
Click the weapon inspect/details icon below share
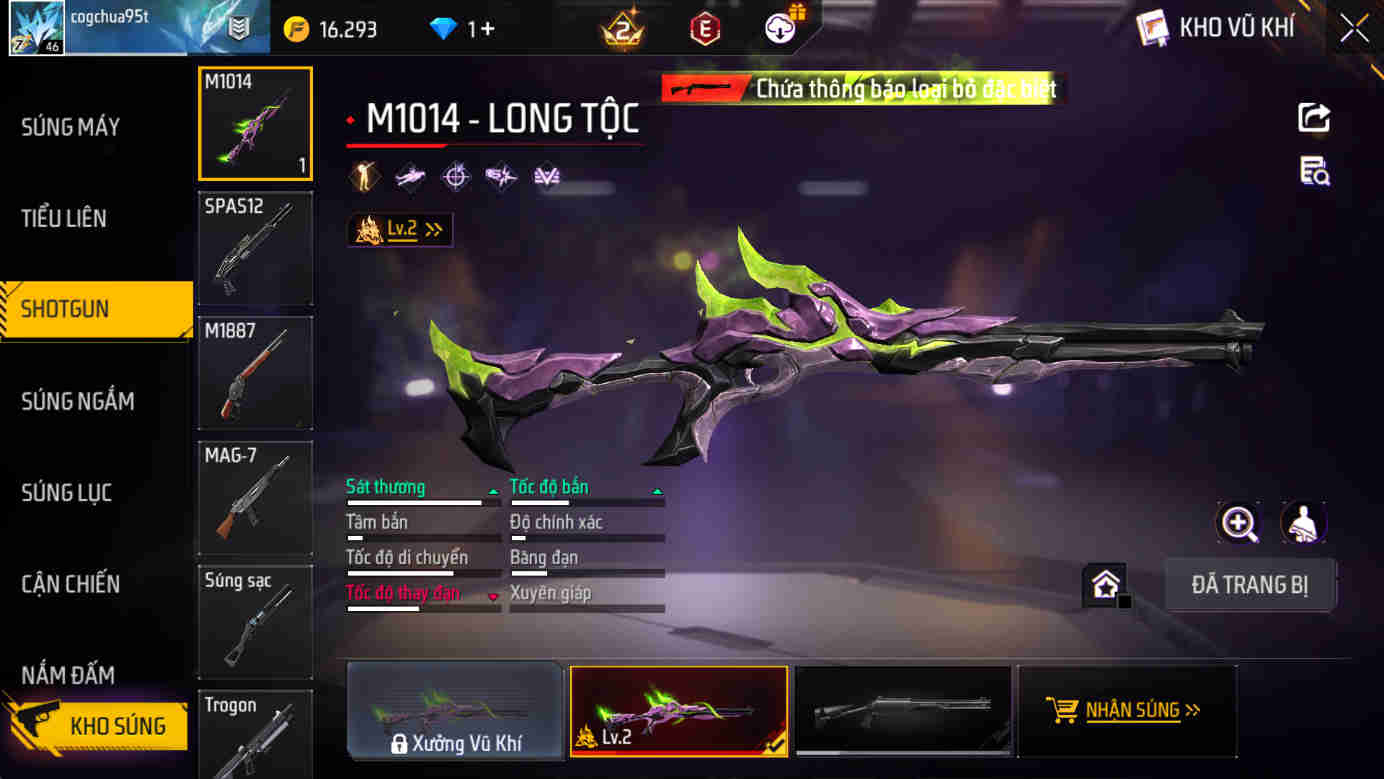1313,172
